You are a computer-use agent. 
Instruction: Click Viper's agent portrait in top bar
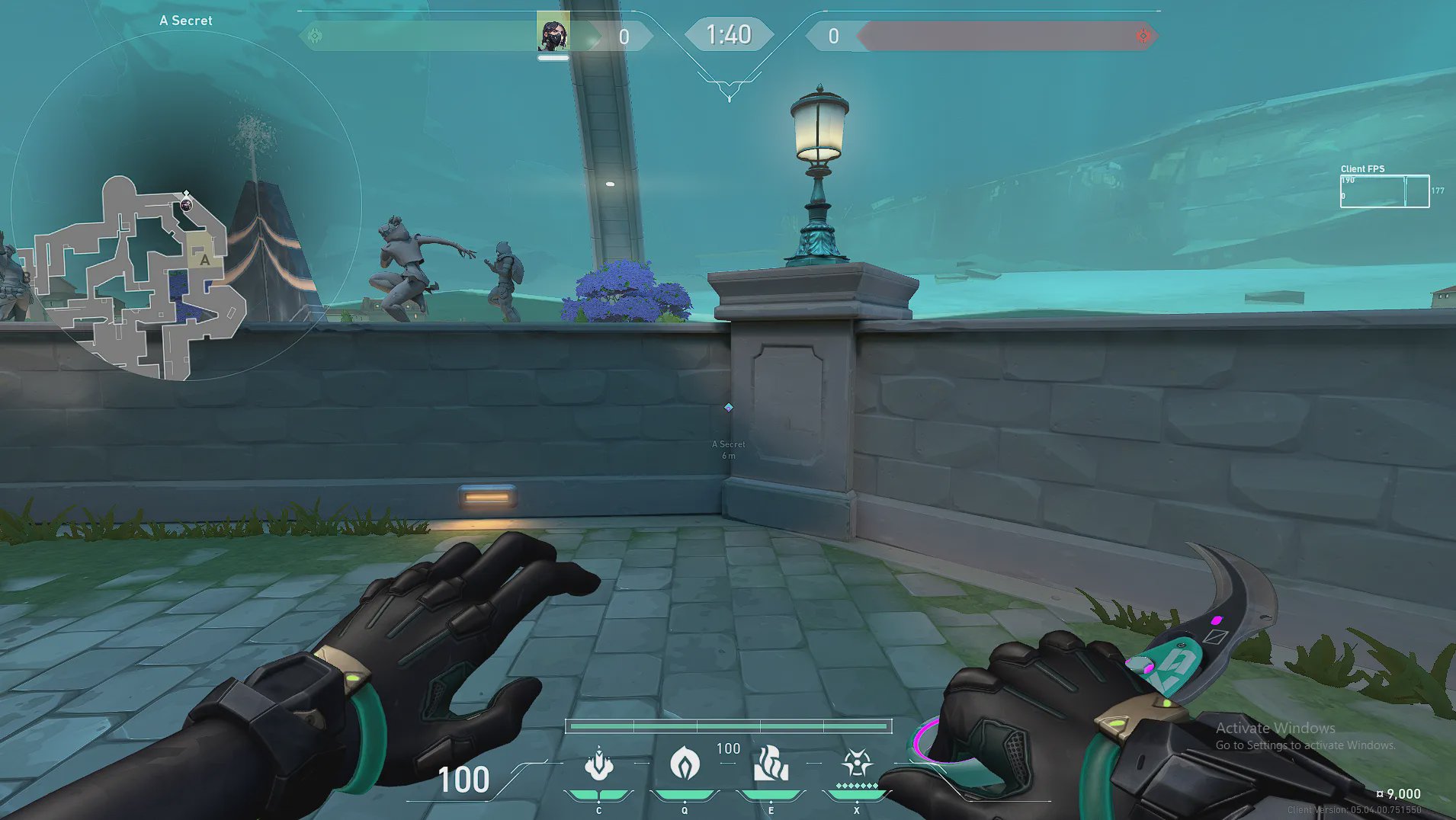pos(553,34)
